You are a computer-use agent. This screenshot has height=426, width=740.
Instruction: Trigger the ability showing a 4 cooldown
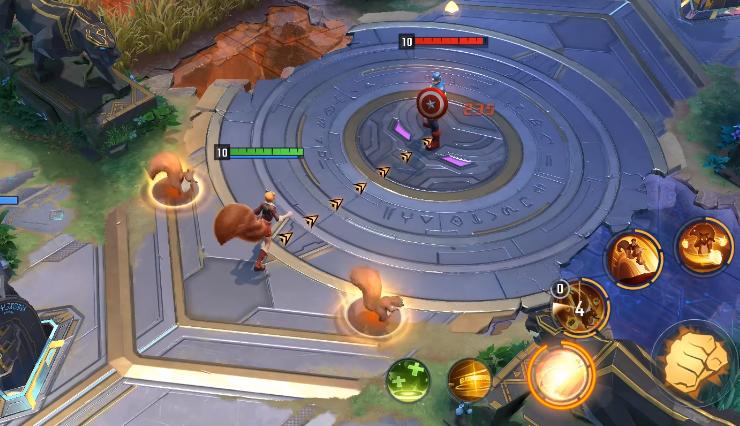tap(581, 307)
